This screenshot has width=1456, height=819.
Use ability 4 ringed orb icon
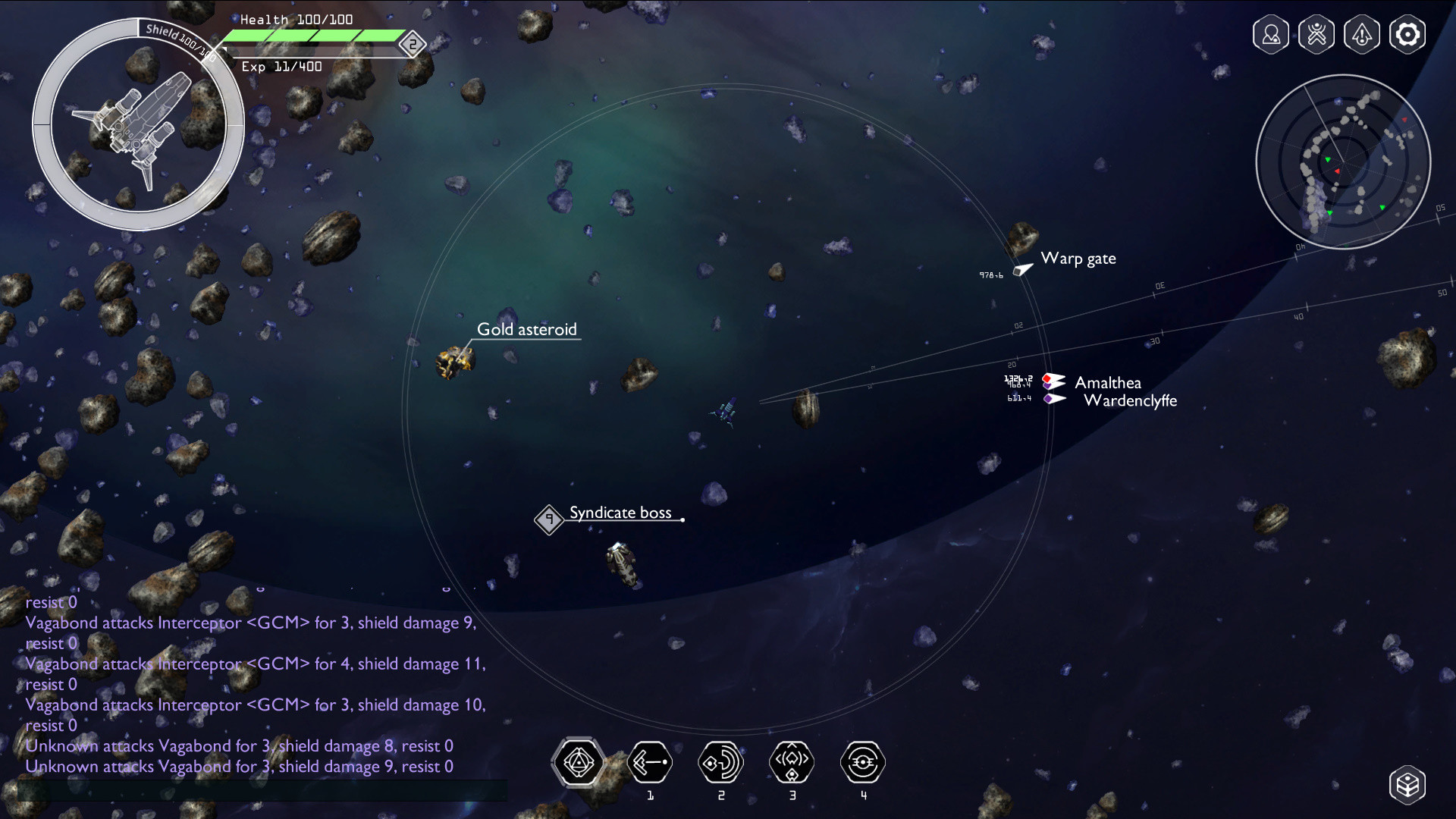coord(863,762)
